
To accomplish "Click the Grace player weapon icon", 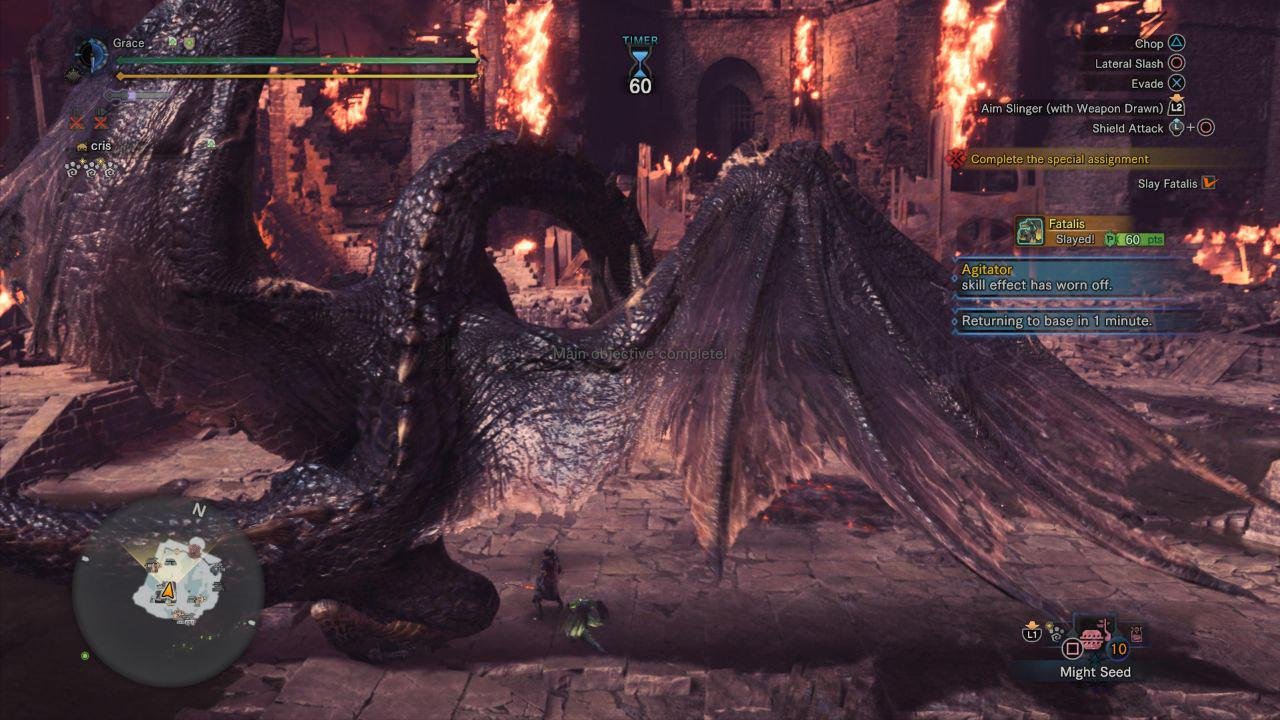I will [x=93, y=54].
